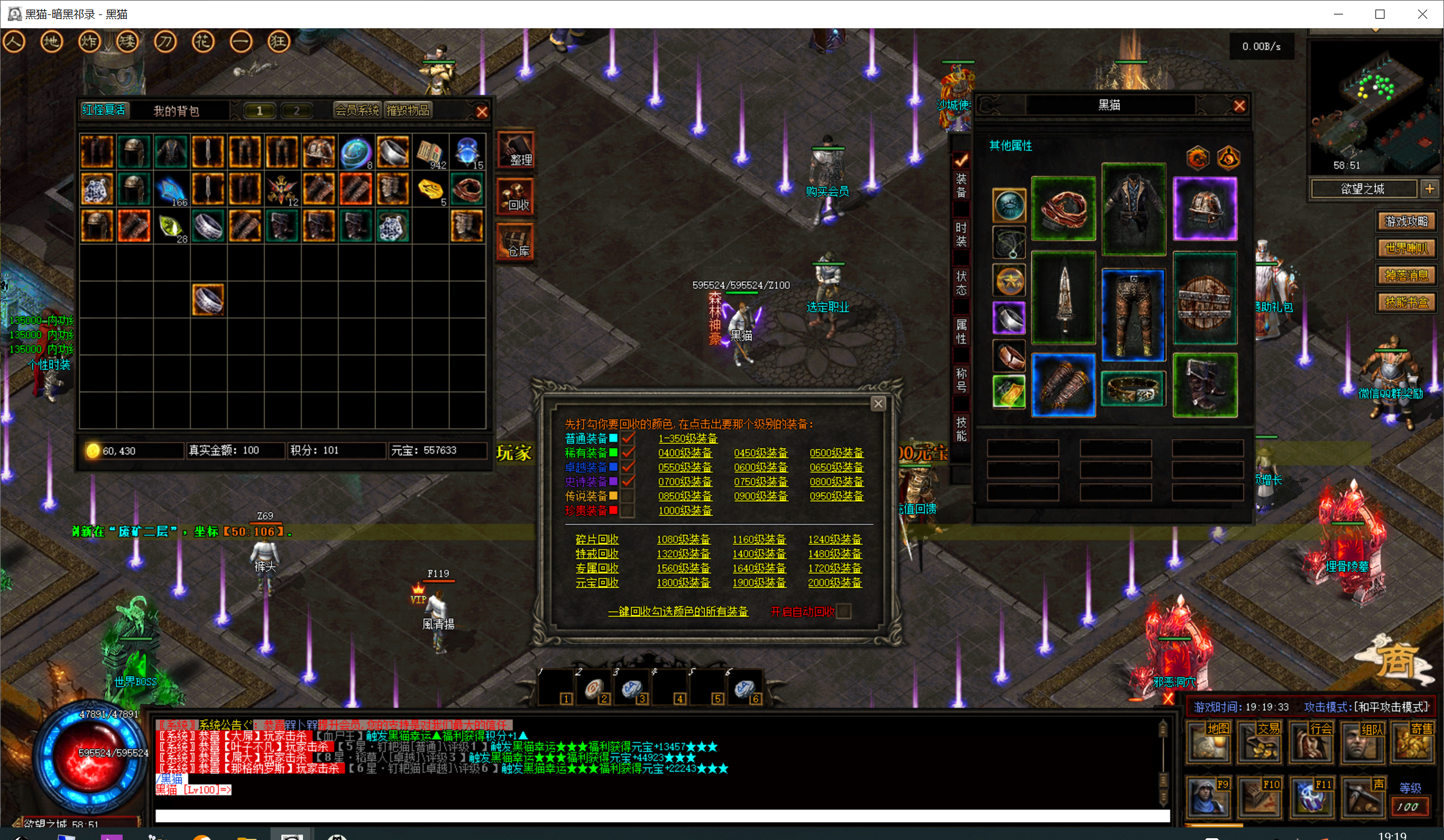Open the 仓库 warehouse button
1444x840 pixels.
[x=515, y=242]
